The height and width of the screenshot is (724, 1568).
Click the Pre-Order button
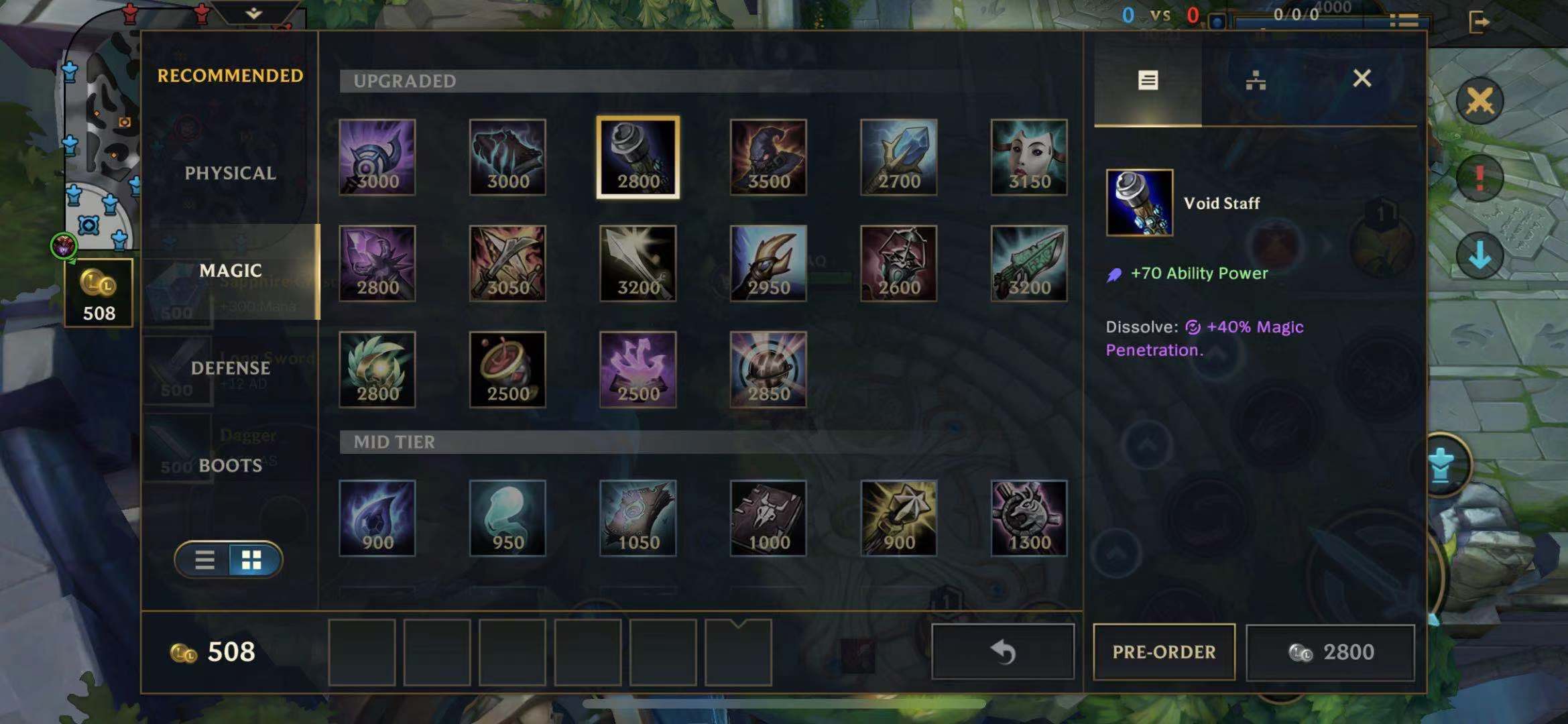(x=1164, y=652)
